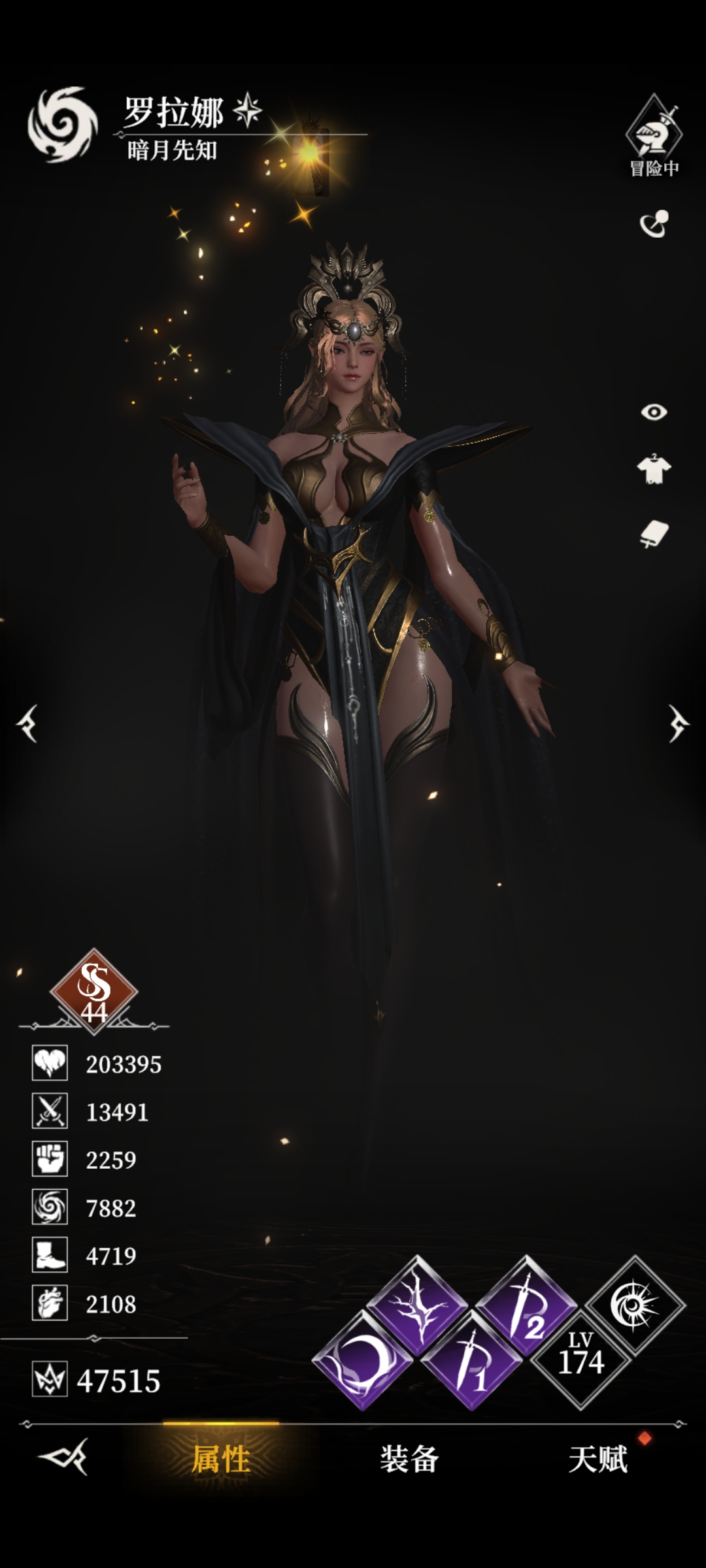Go back using the bottom-left arrow icon

click(x=63, y=1457)
